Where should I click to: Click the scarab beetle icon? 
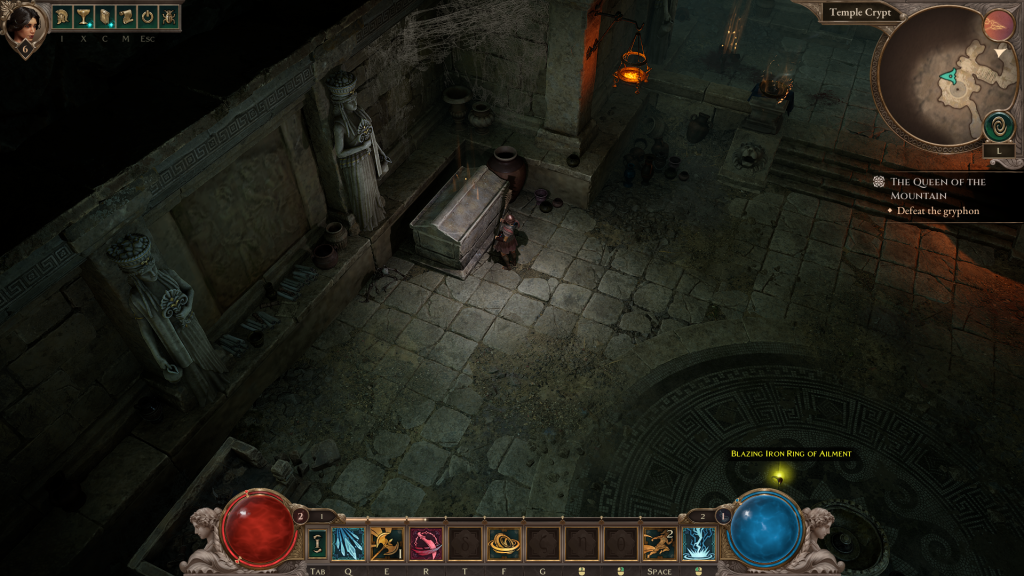tap(168, 17)
